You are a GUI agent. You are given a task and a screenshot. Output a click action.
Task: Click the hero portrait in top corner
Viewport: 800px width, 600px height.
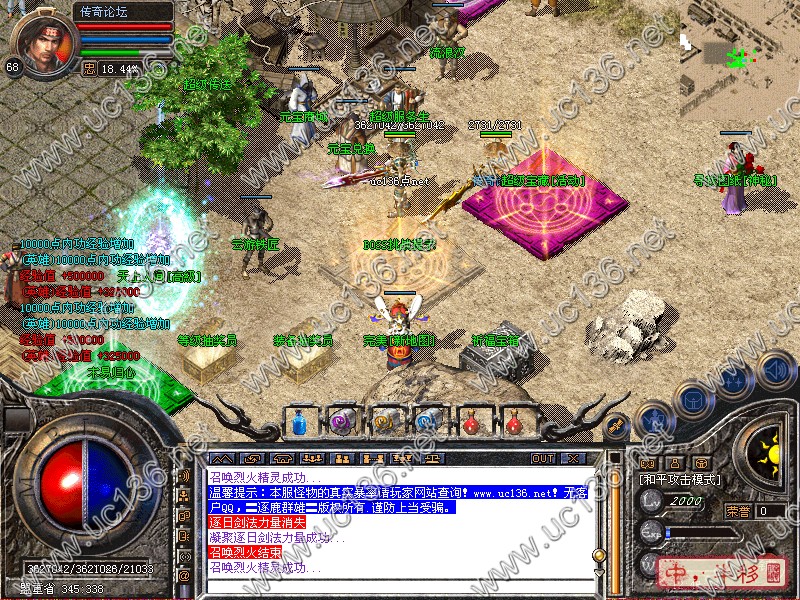pos(42,40)
